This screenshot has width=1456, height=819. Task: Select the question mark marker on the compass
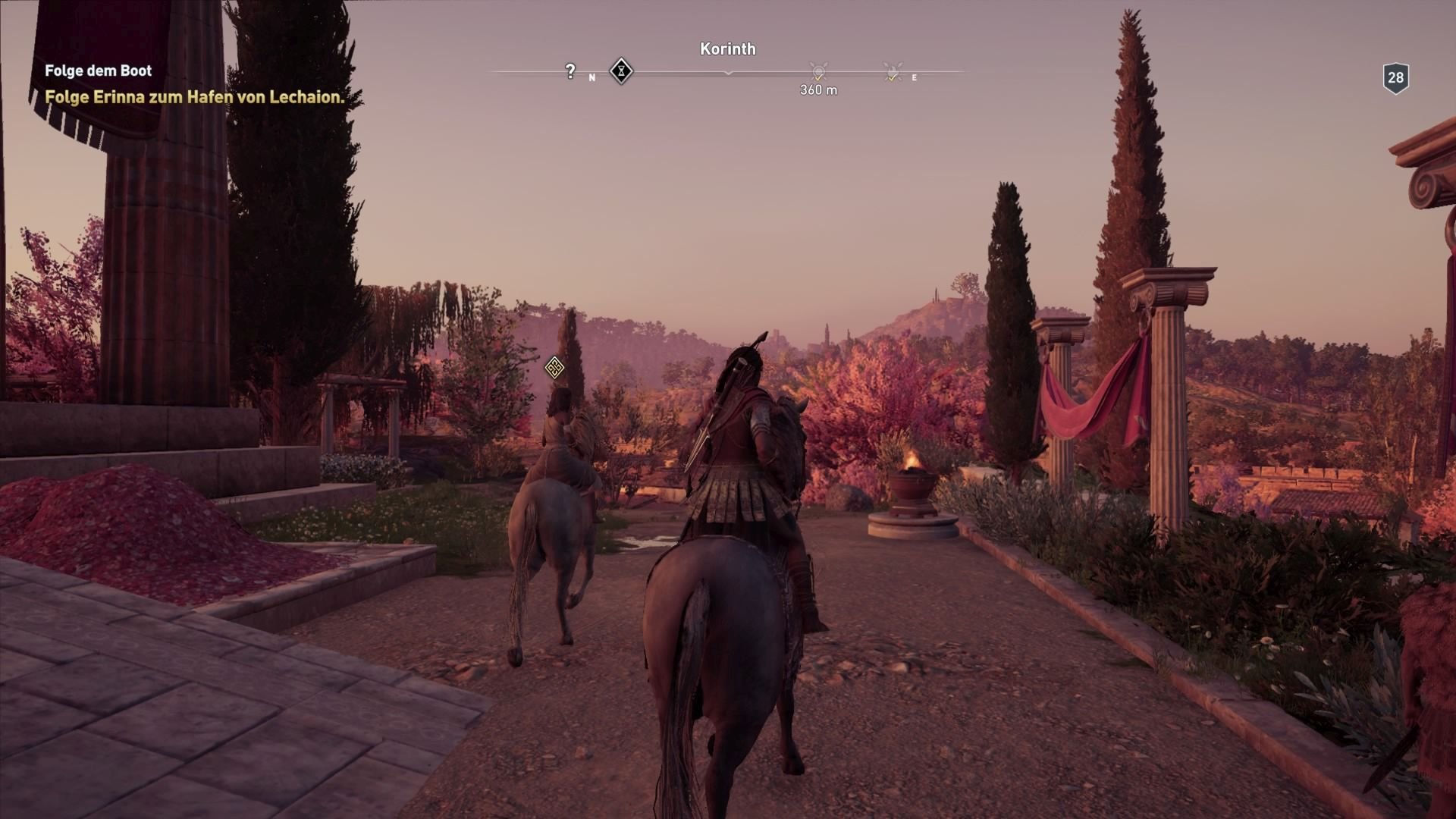pos(569,71)
